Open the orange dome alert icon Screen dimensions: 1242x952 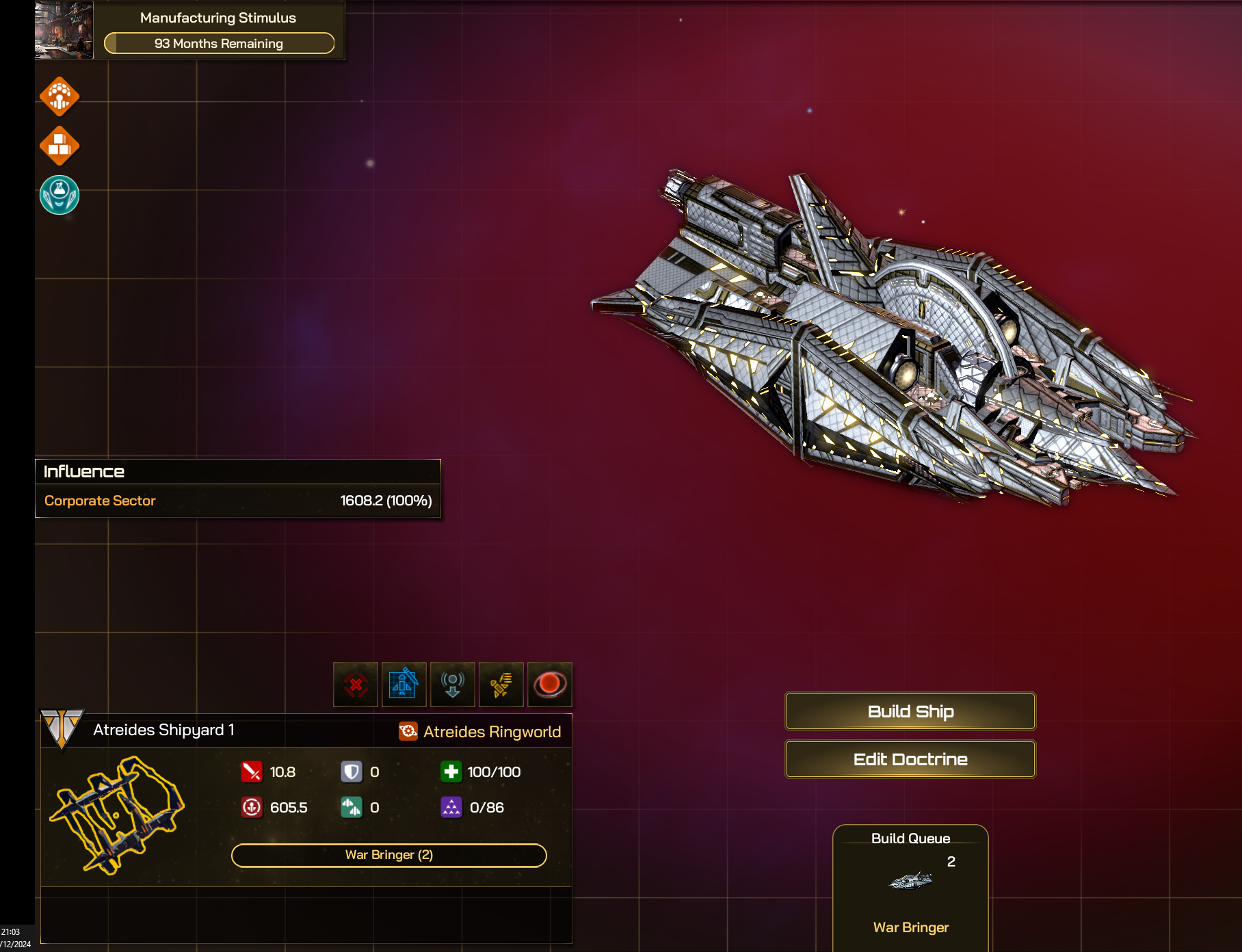[x=60, y=96]
